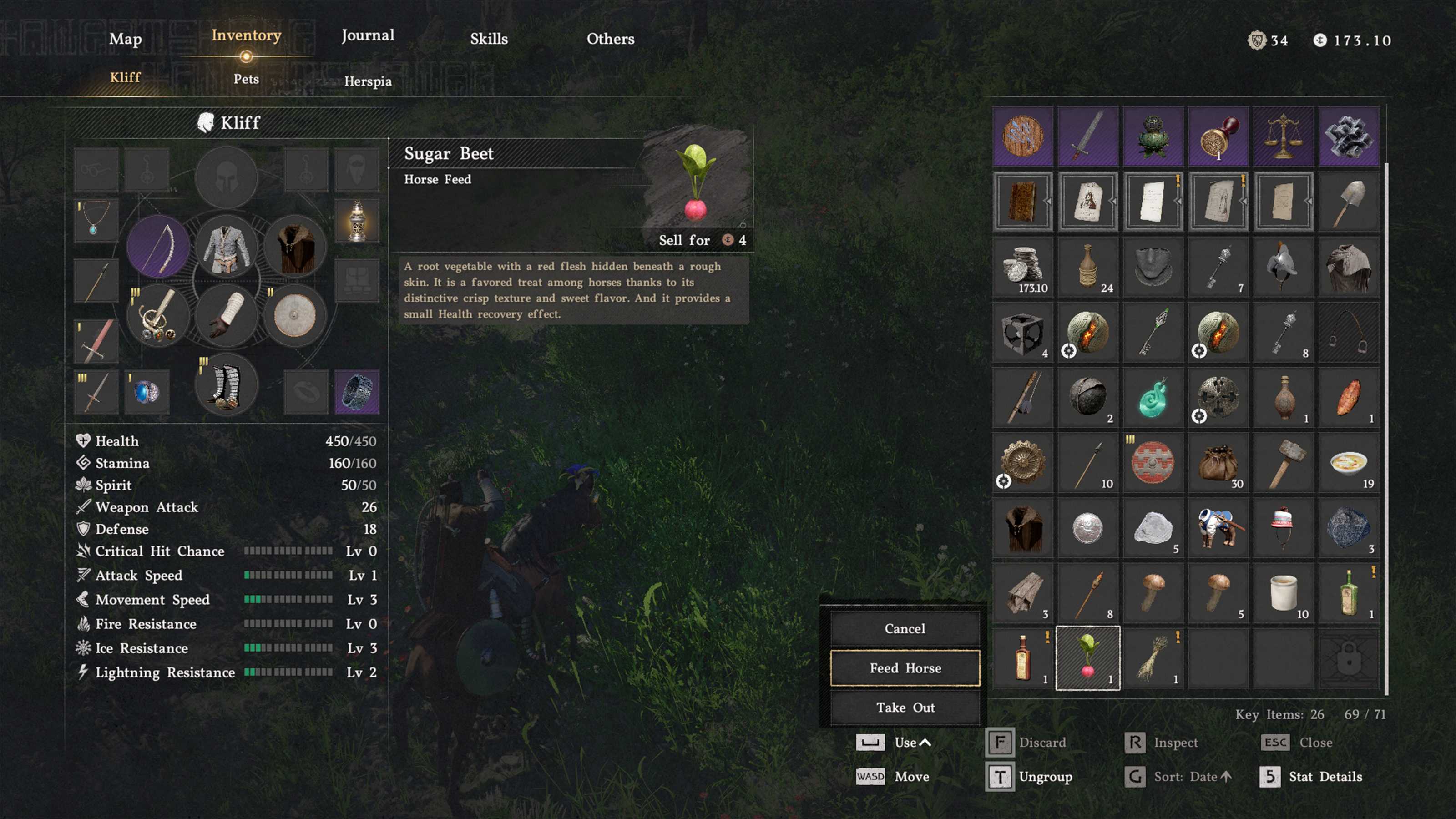The width and height of the screenshot is (1456, 819).
Task: Click the equipped lantern slot
Action: [x=357, y=220]
